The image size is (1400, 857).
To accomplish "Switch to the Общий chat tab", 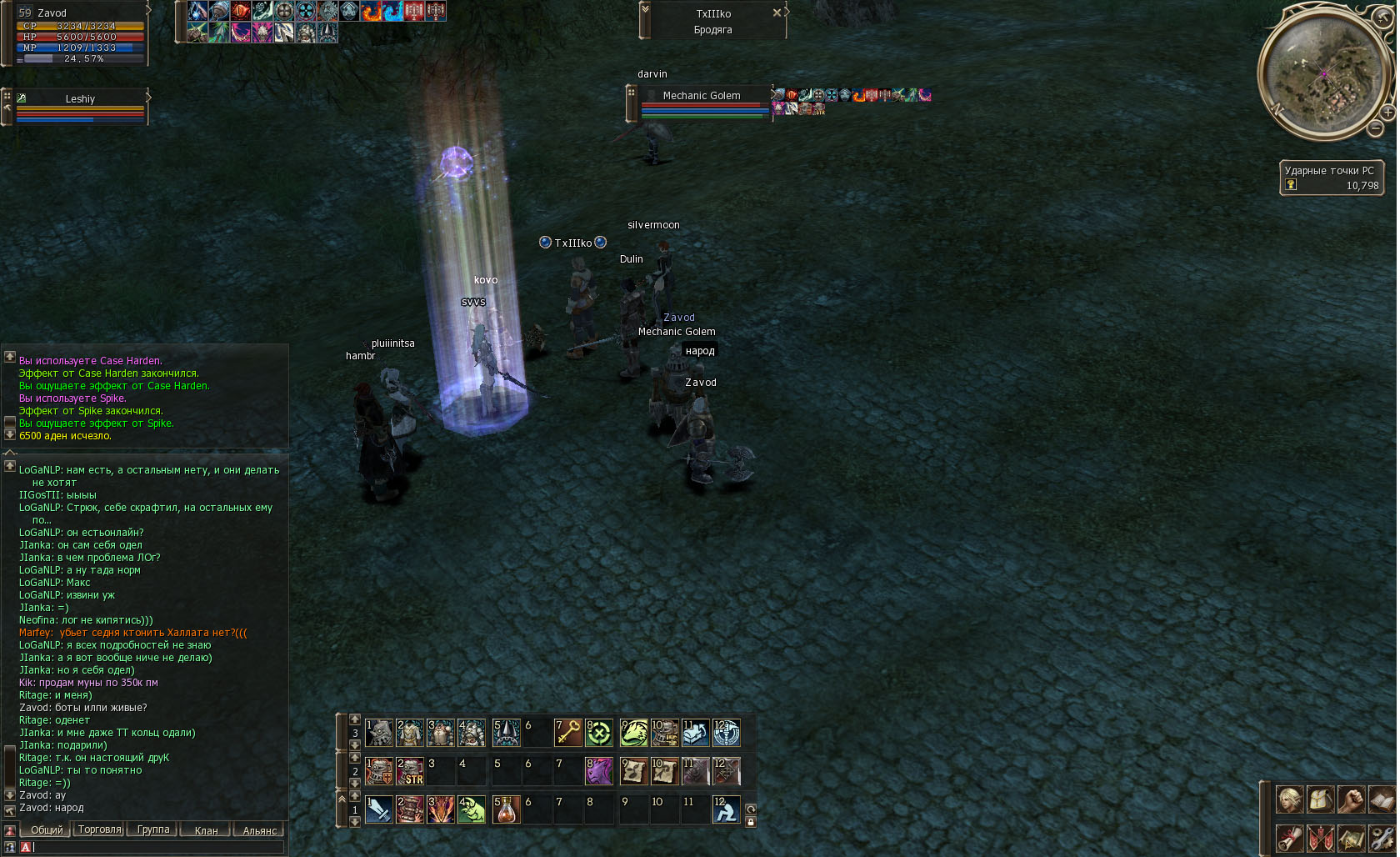I will tap(47, 829).
